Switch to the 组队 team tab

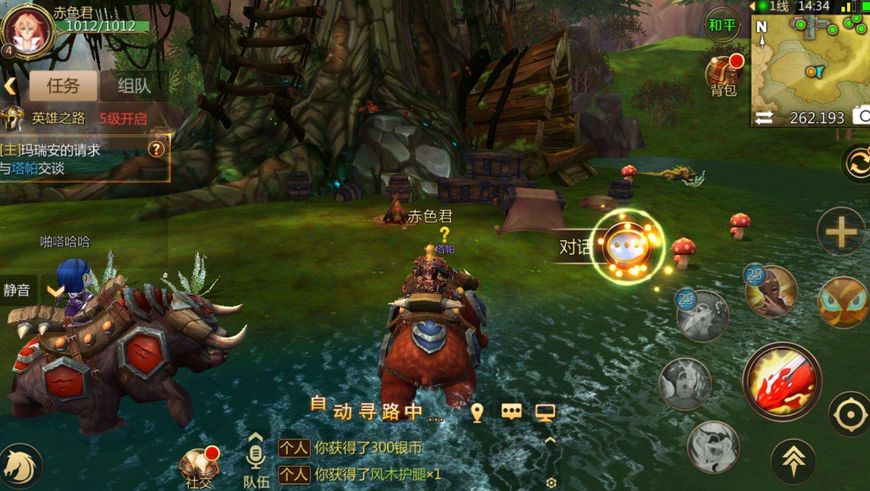133,85
